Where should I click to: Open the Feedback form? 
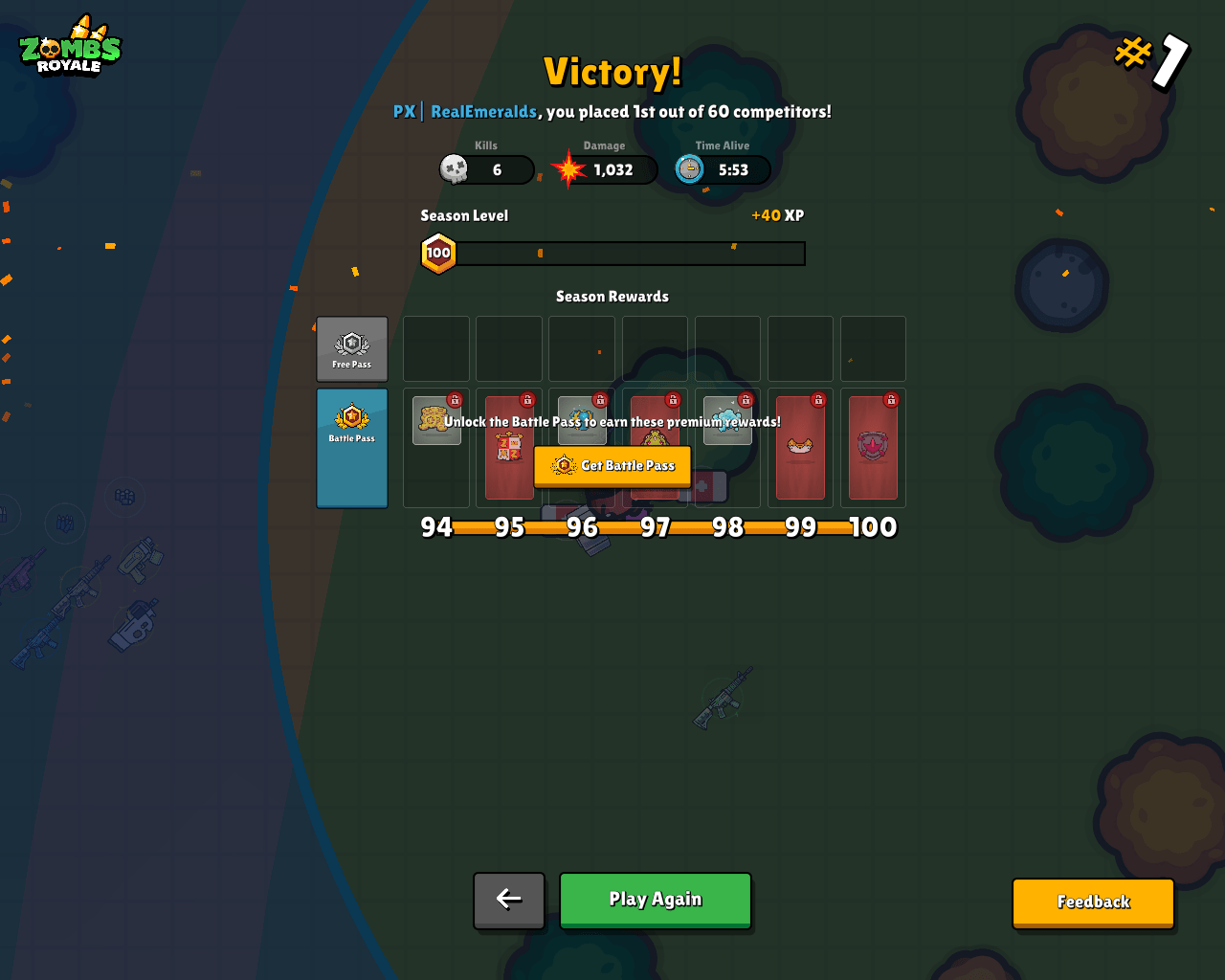(x=1093, y=902)
